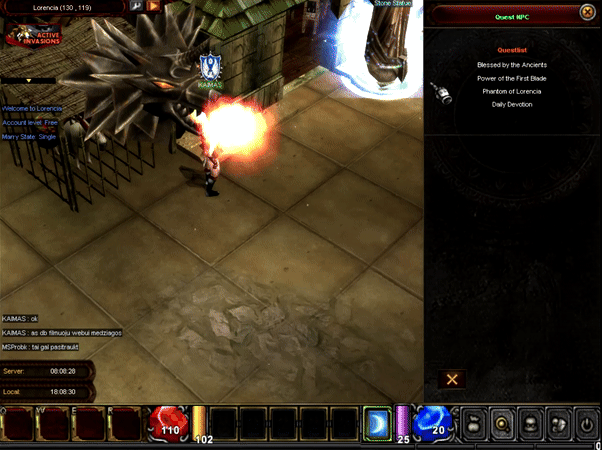Choose the Power of the First Blade quest
Image resolution: width=602 pixels, height=450 pixels.
click(x=512, y=78)
